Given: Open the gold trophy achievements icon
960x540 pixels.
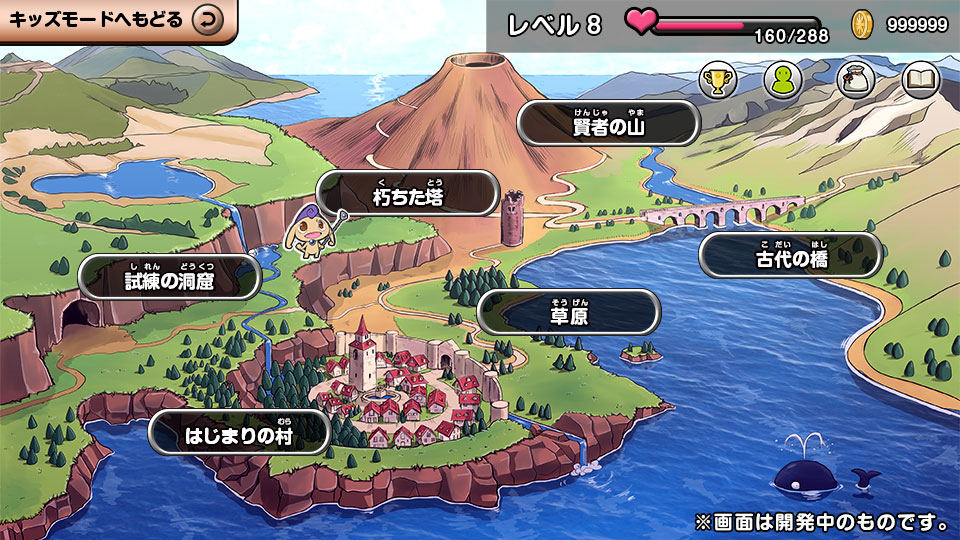Looking at the screenshot, I should (717, 80).
